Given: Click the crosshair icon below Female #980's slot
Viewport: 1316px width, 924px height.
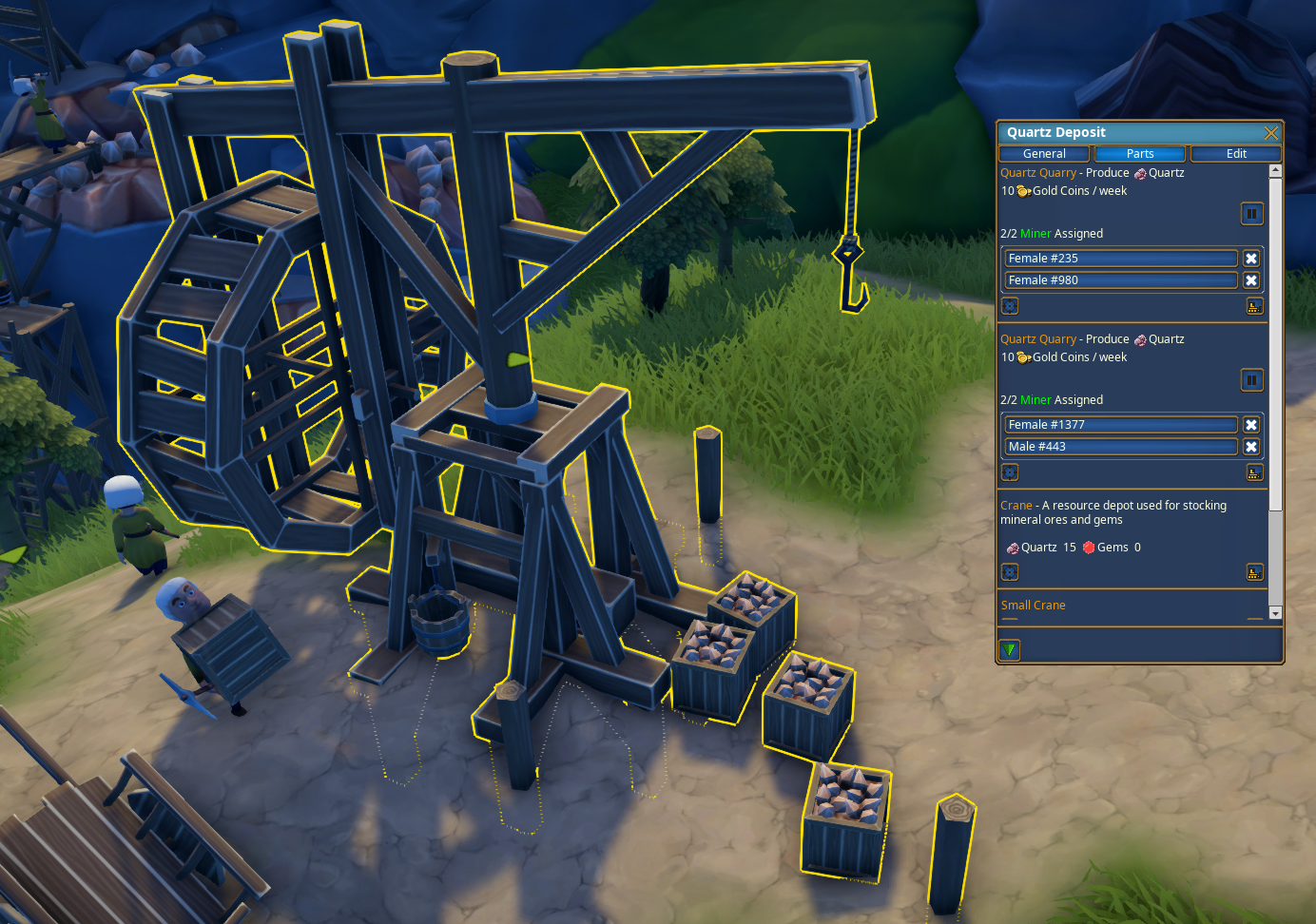Looking at the screenshot, I should pos(1009,306).
